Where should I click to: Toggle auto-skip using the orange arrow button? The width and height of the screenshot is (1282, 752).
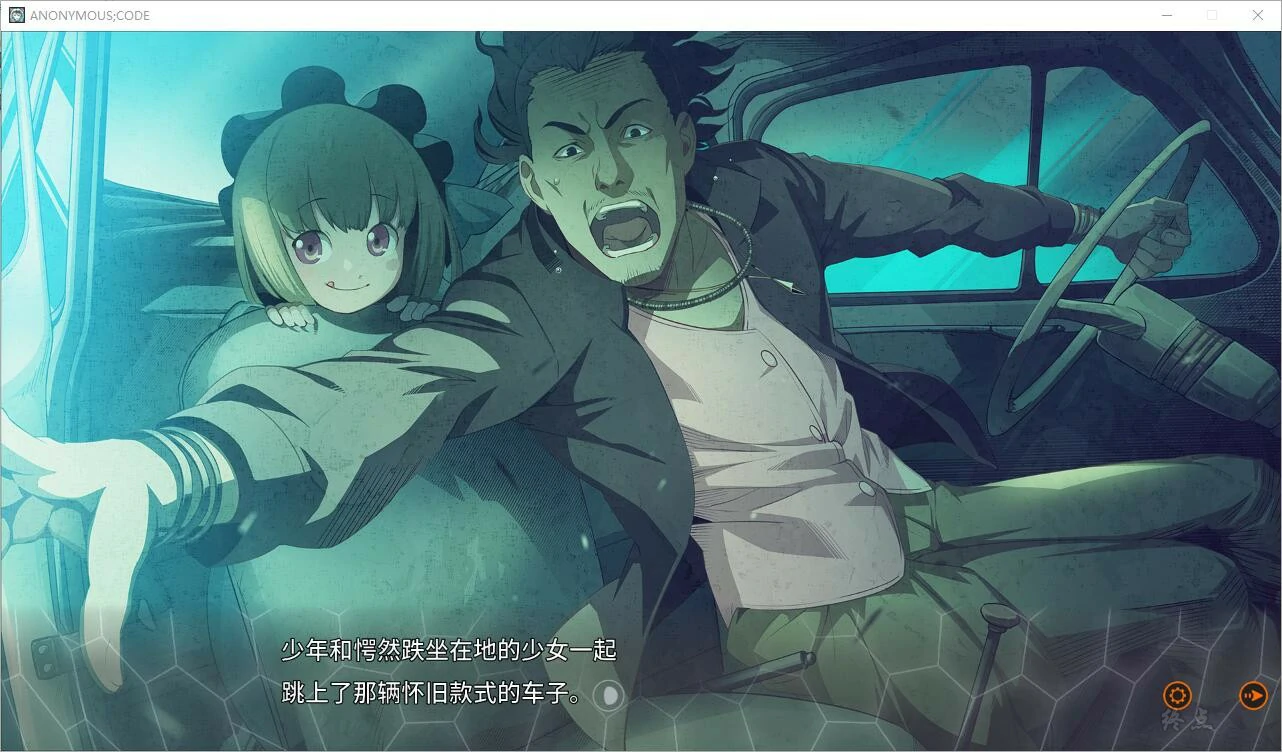(1253, 695)
